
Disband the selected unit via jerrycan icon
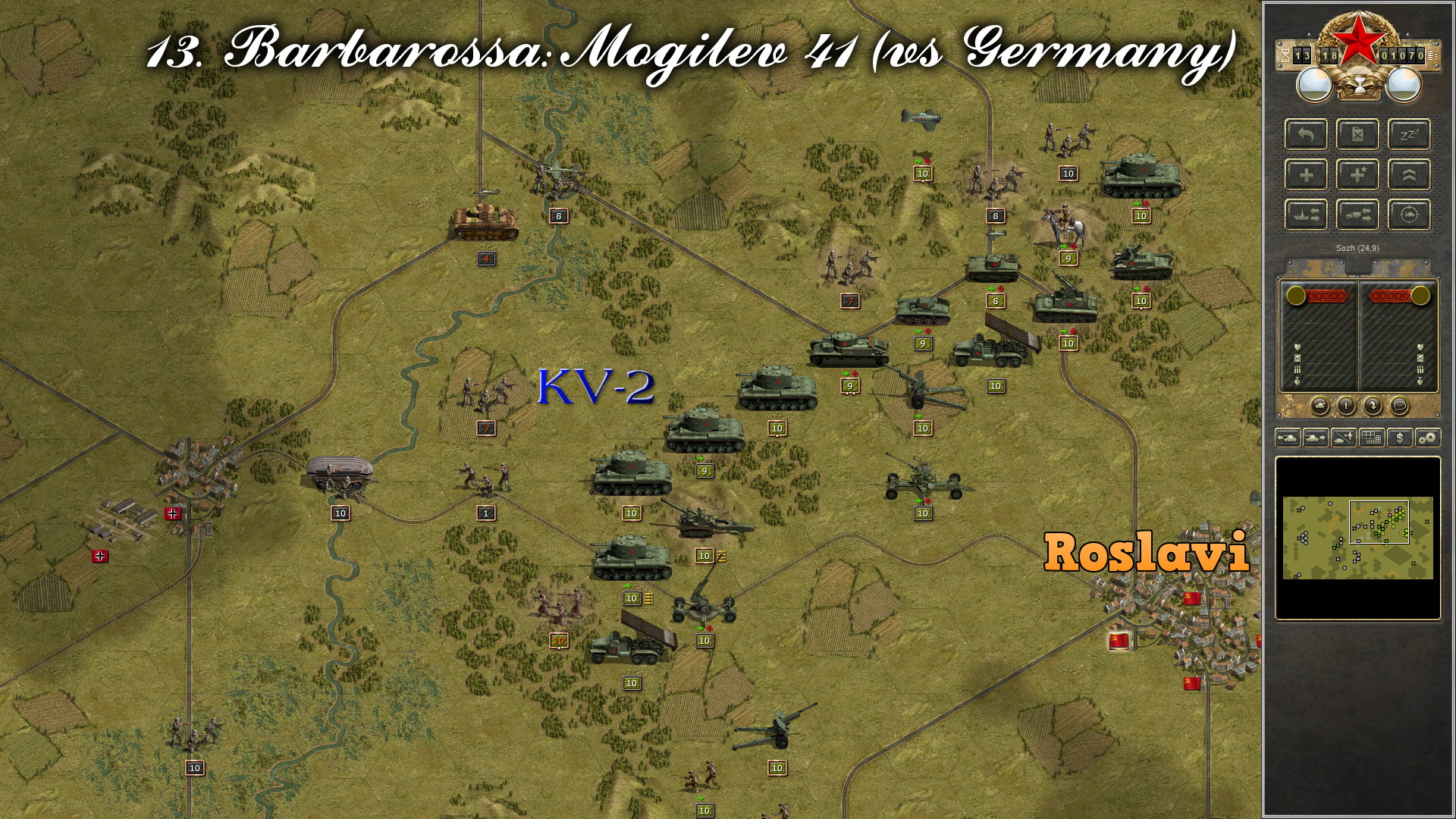1360,135
